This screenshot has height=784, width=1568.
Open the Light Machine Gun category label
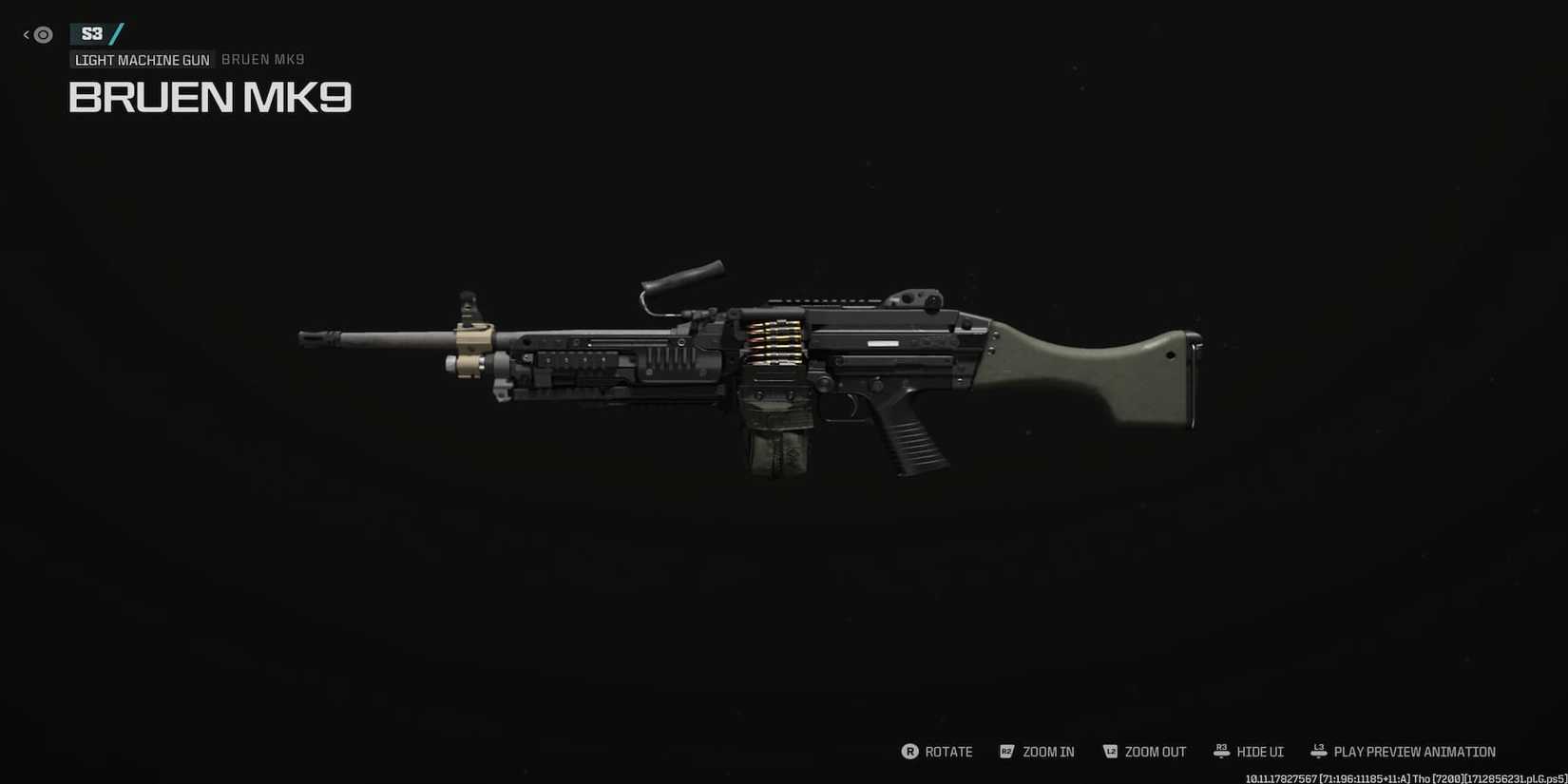coord(142,59)
